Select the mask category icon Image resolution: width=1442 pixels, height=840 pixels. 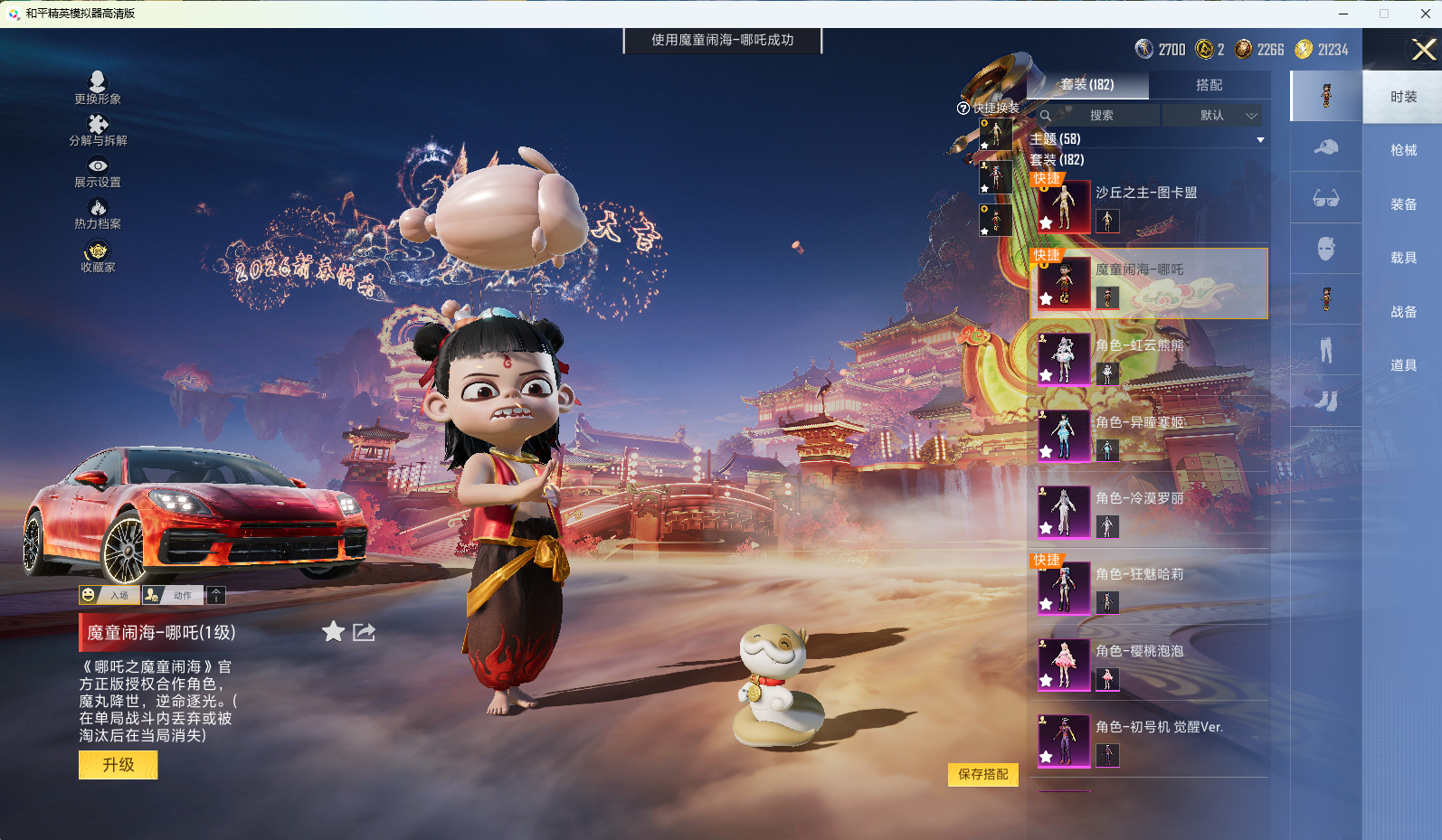pyautogui.click(x=1325, y=248)
